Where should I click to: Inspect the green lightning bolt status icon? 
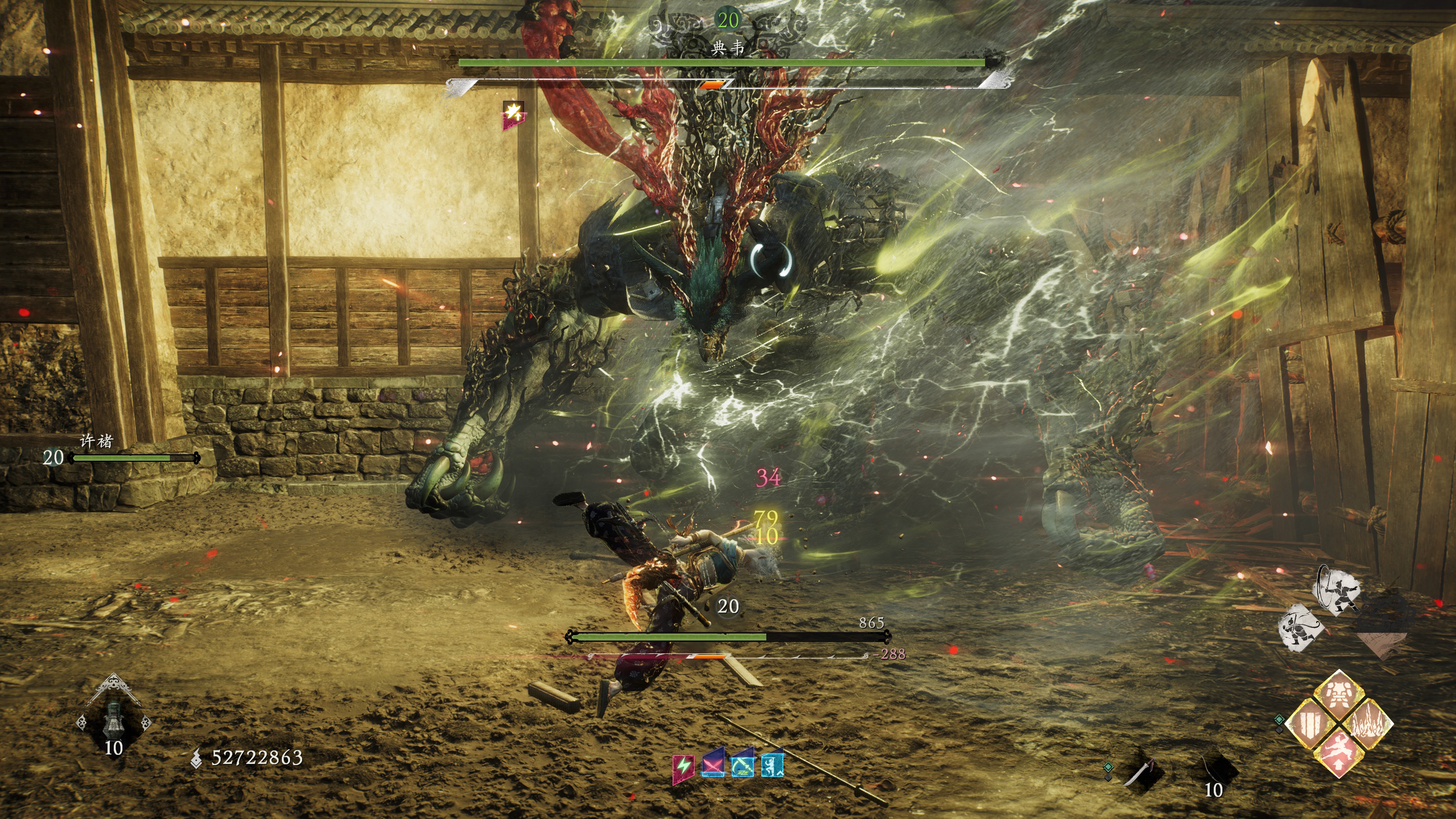click(683, 766)
